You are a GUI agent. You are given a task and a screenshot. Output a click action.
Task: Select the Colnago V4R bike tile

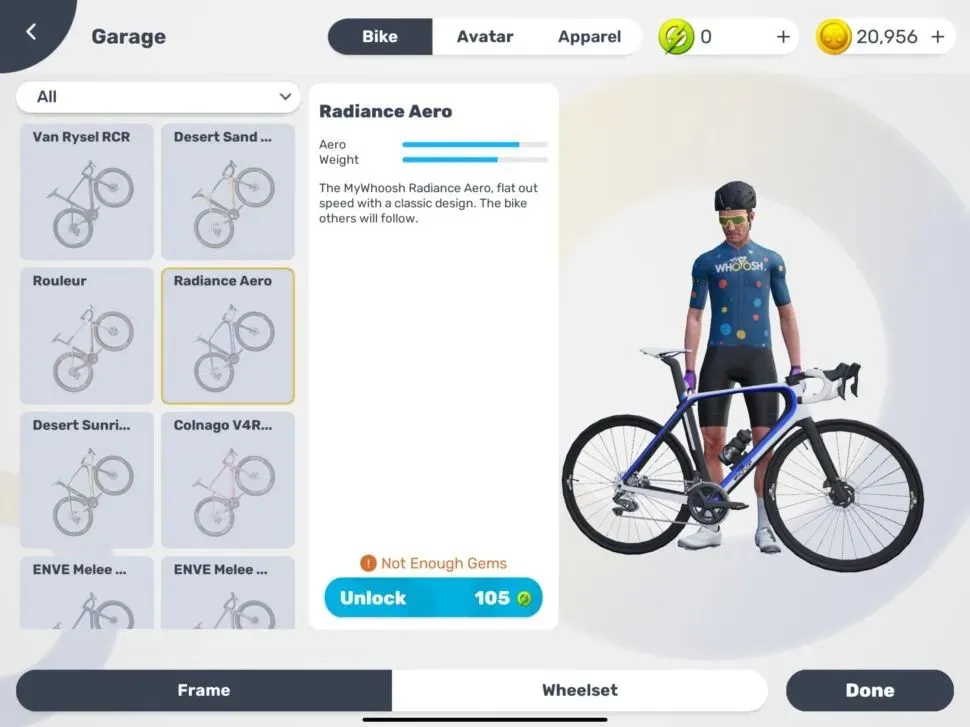coord(228,480)
